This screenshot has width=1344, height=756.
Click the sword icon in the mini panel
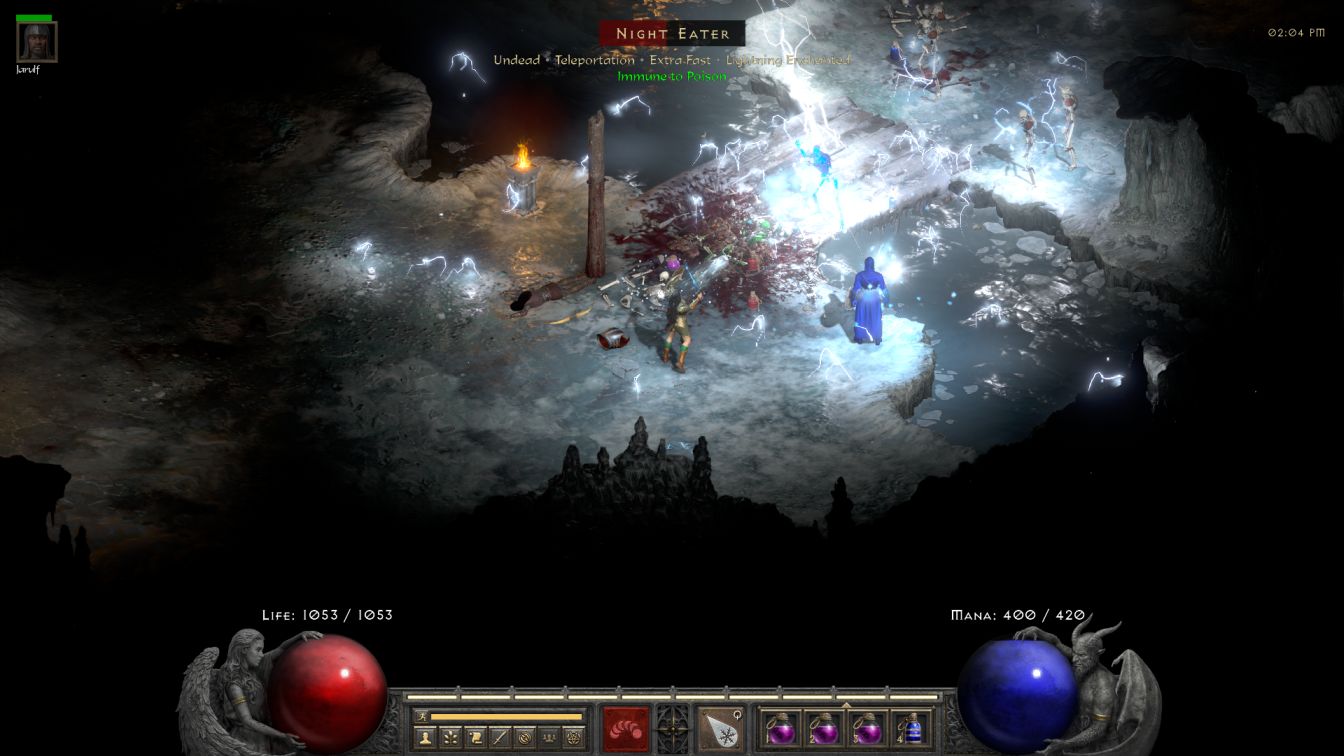(x=499, y=738)
